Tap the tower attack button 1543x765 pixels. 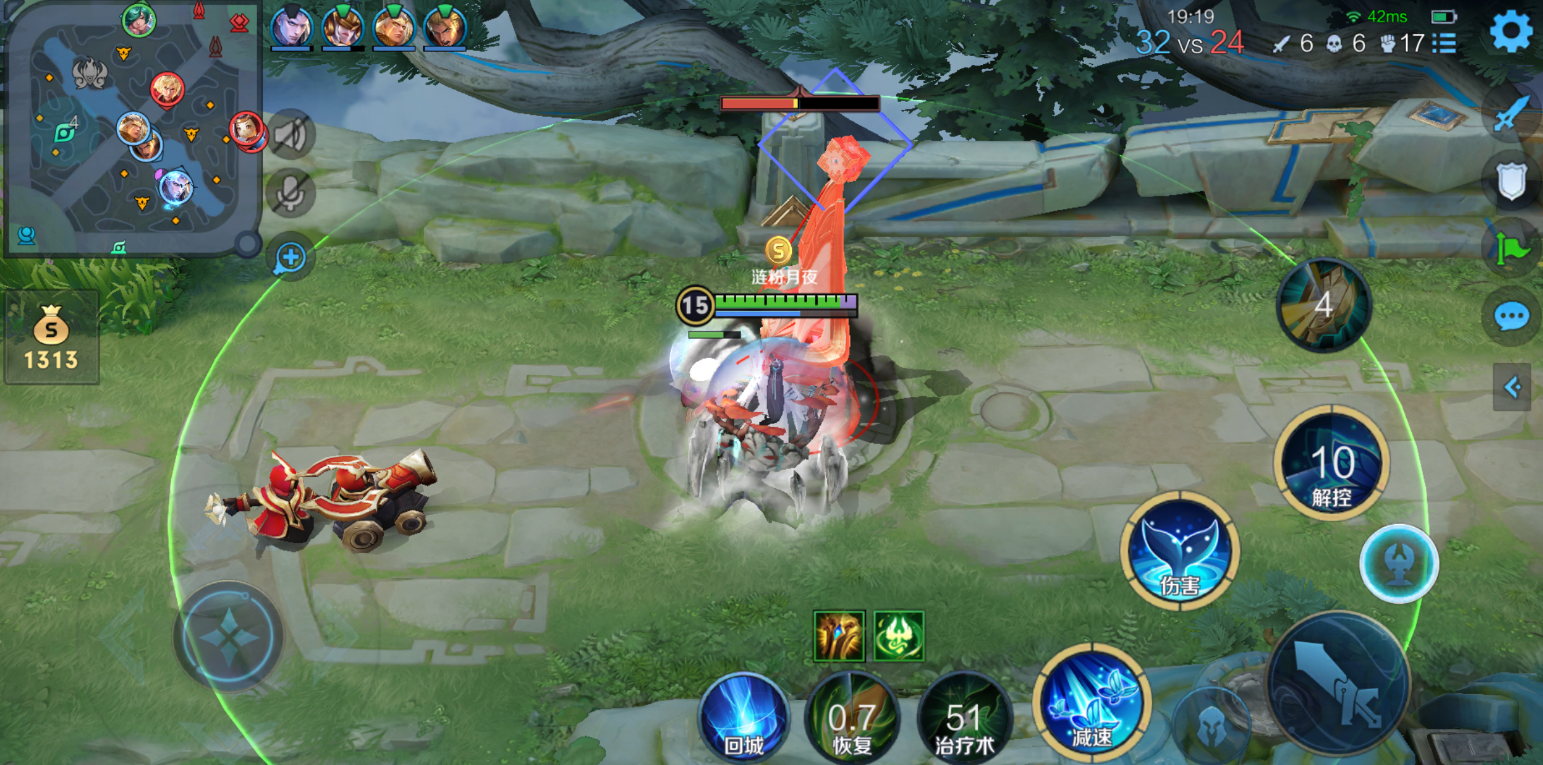tap(1399, 563)
